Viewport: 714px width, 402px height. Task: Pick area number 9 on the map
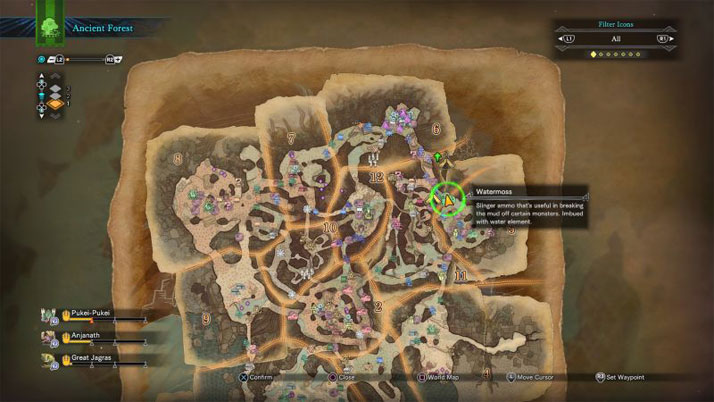[206, 318]
